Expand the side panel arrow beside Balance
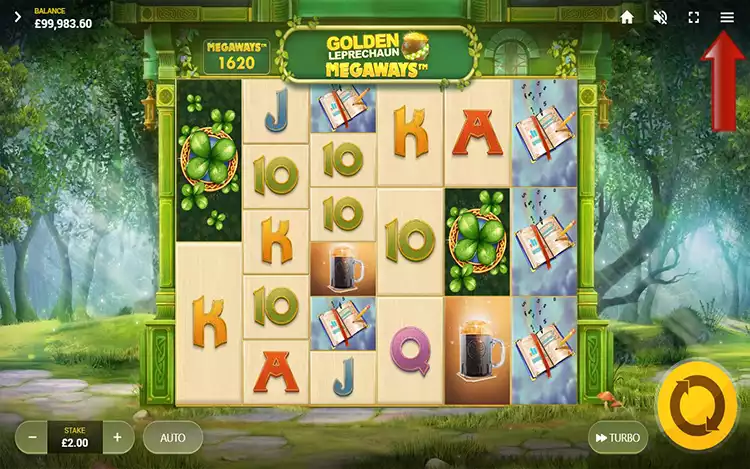The width and height of the screenshot is (750, 469). [17, 17]
